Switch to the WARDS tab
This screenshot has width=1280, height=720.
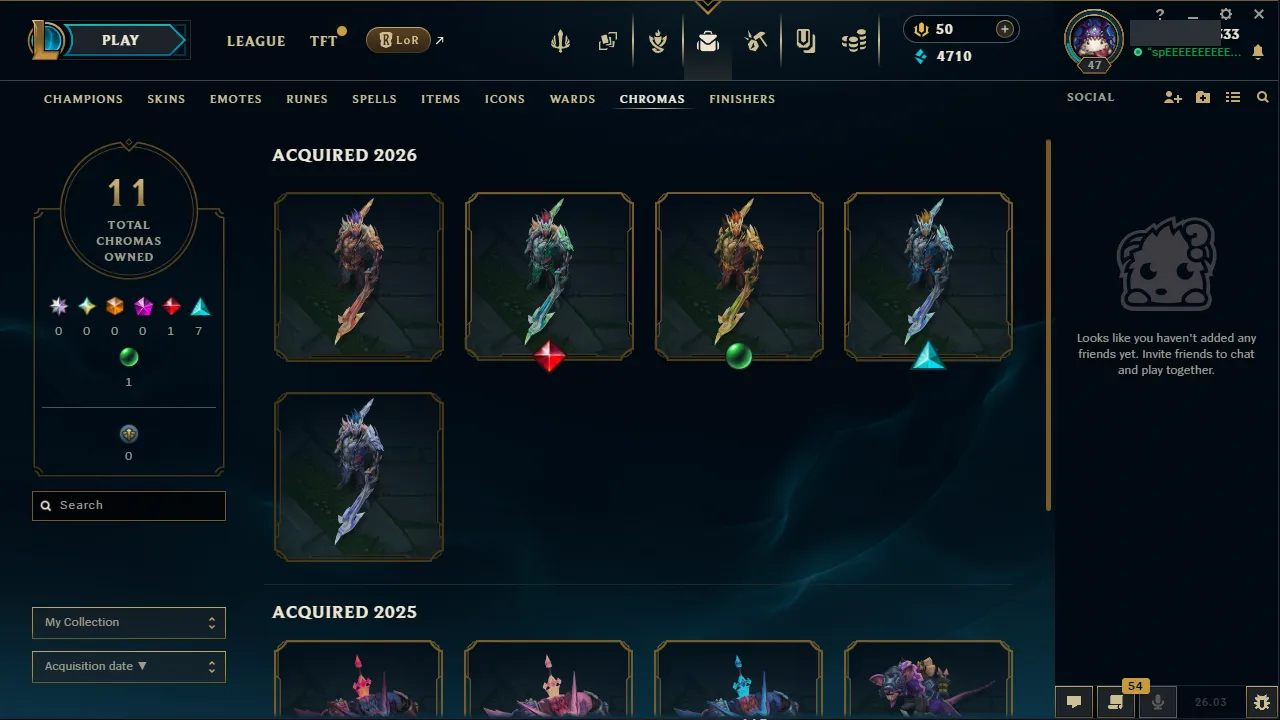[x=572, y=99]
